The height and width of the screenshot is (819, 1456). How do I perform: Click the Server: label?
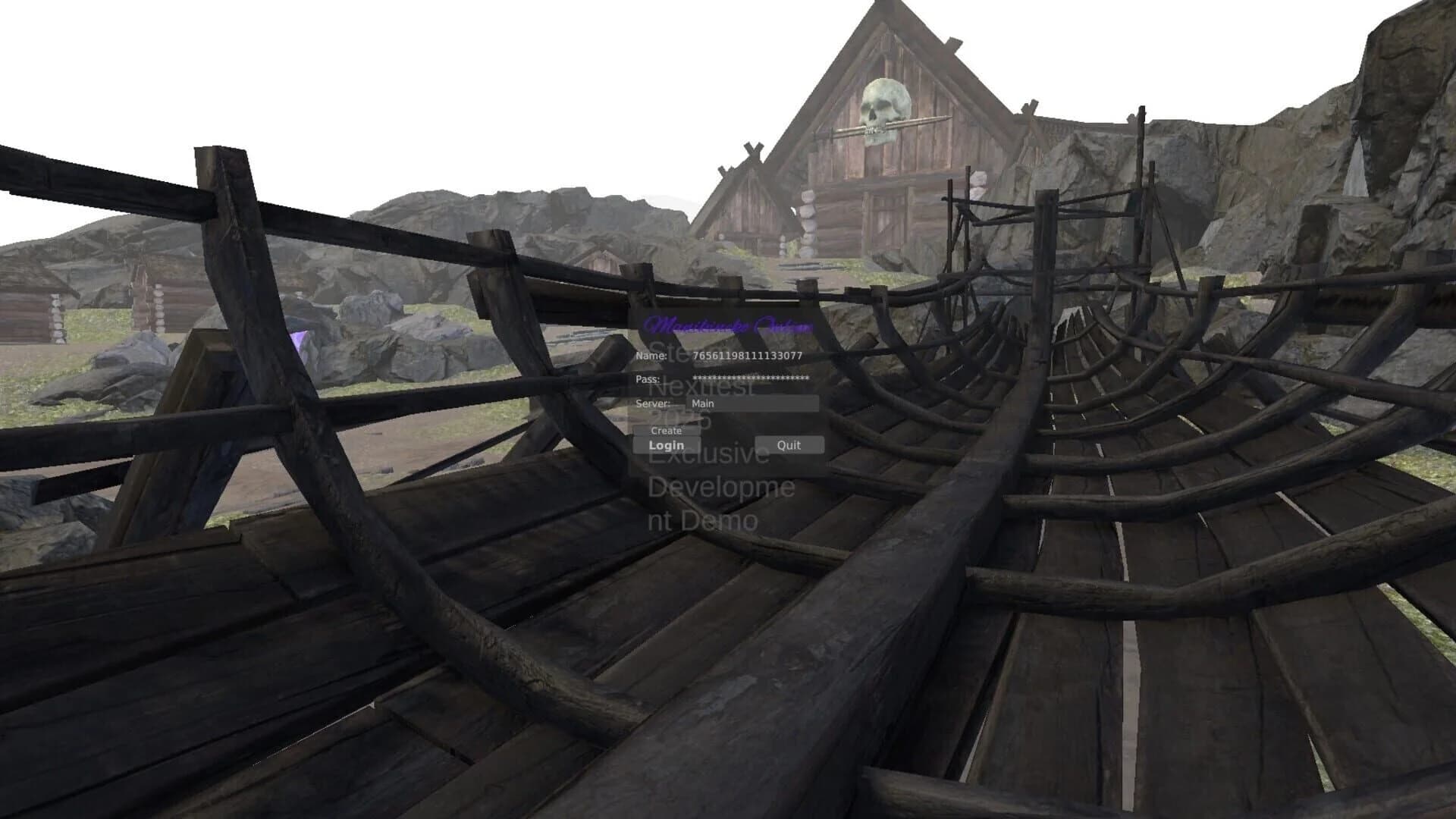(652, 403)
